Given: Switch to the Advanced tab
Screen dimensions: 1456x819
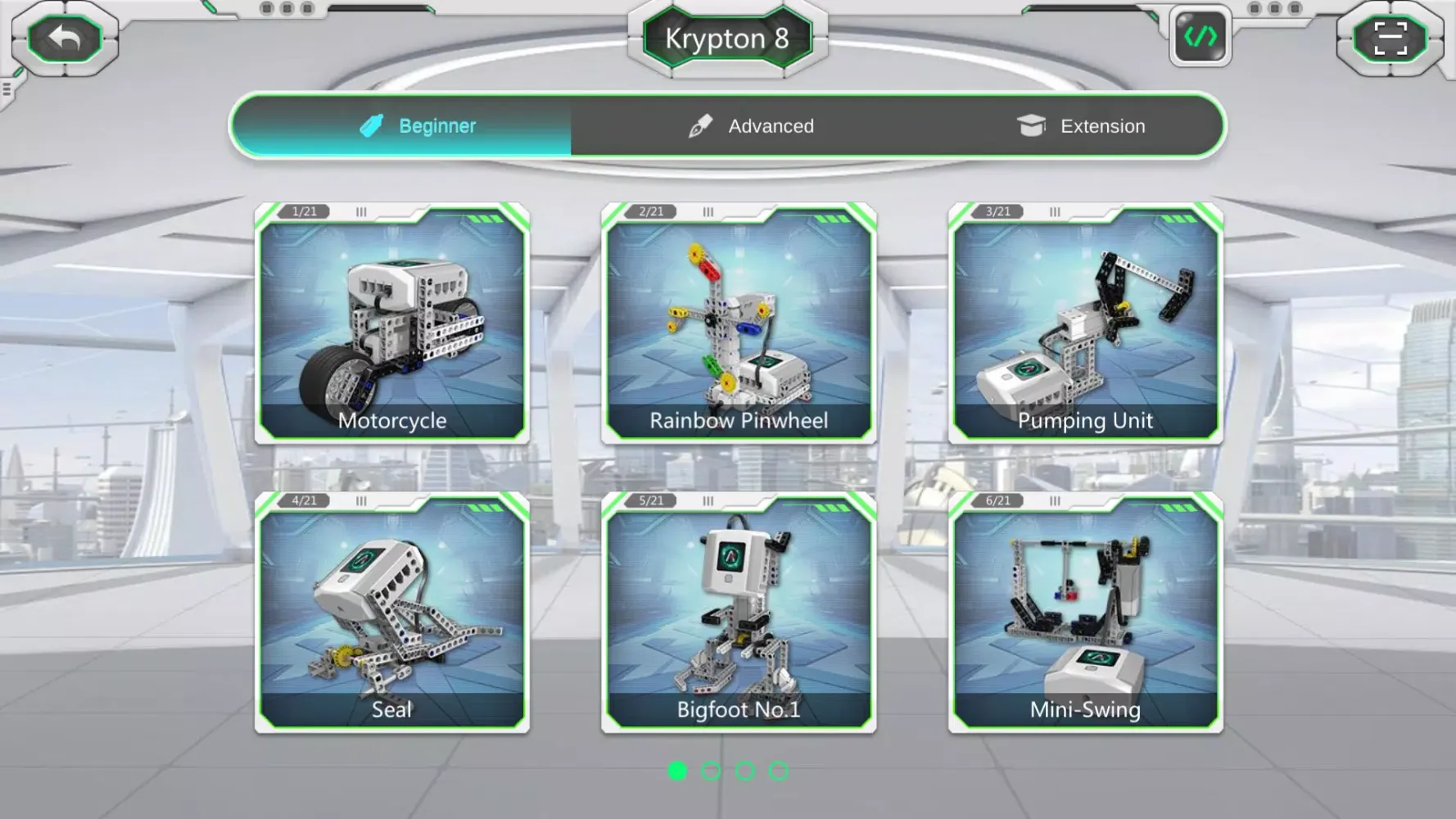Looking at the screenshot, I should point(770,125).
